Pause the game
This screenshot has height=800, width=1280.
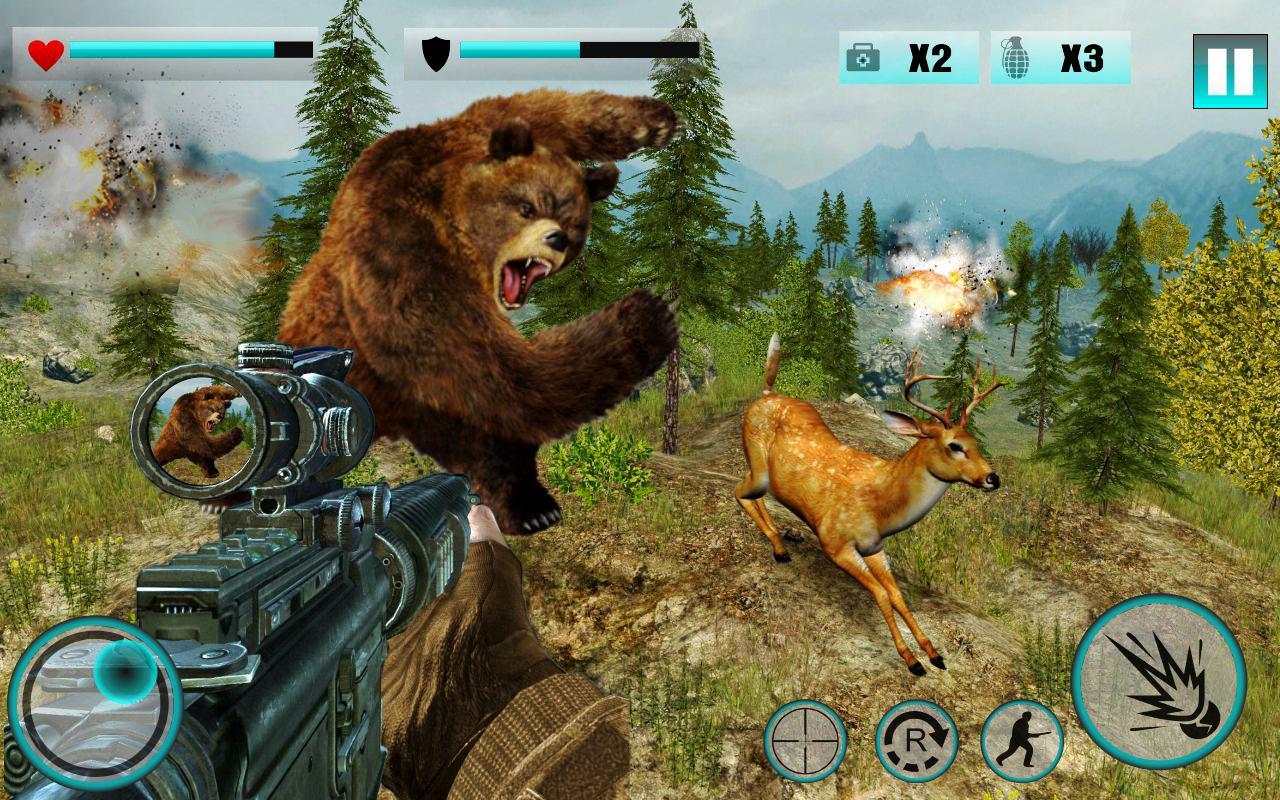click(x=1229, y=71)
